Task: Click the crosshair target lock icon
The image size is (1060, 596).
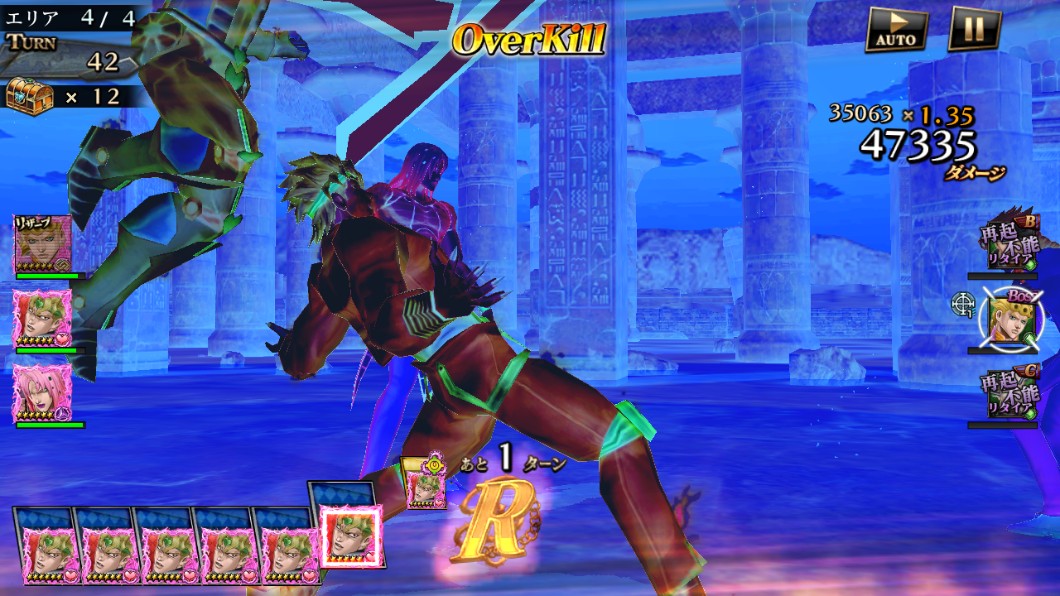Action: 962,303
